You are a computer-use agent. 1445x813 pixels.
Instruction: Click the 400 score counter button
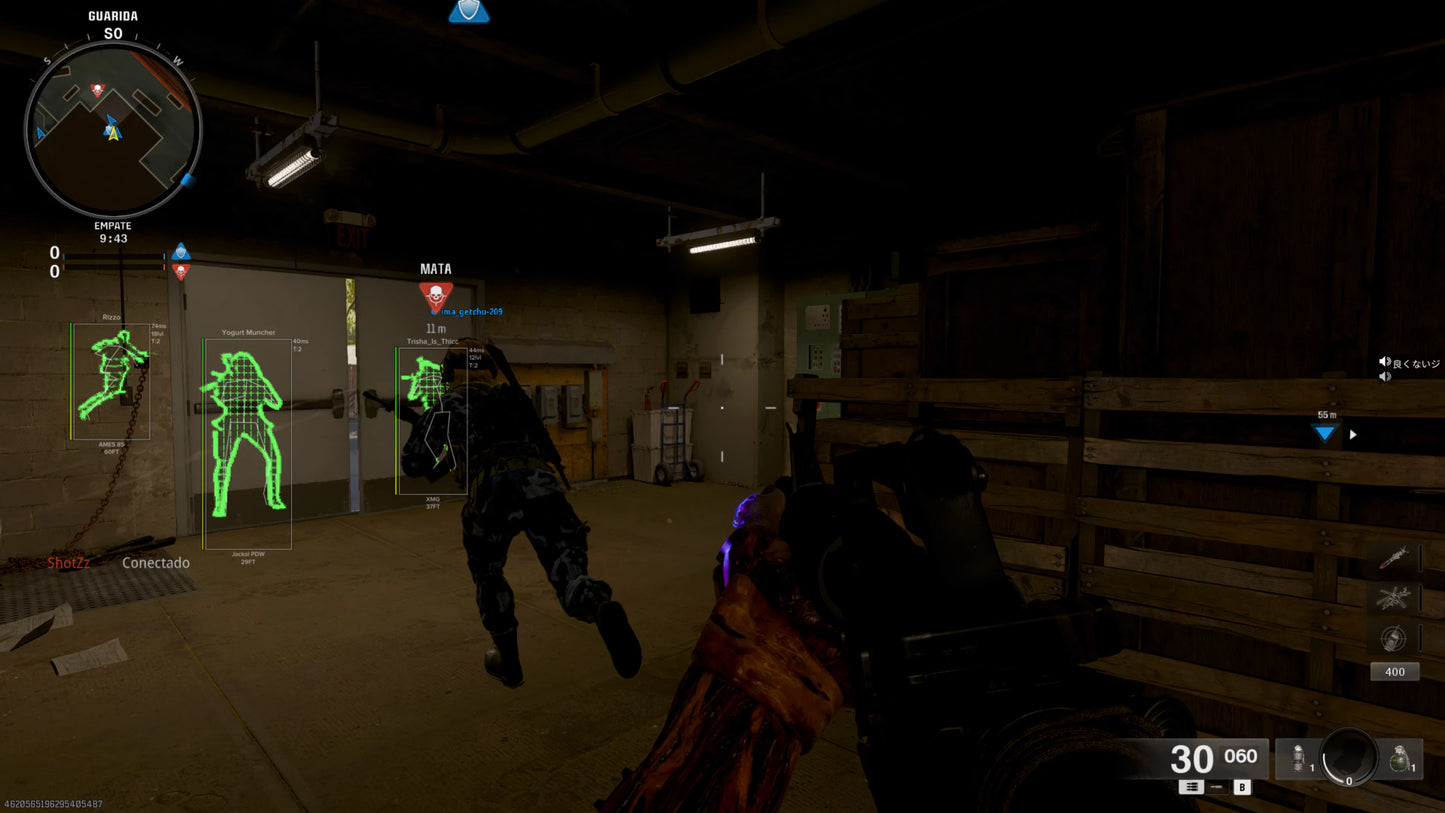coord(1394,671)
